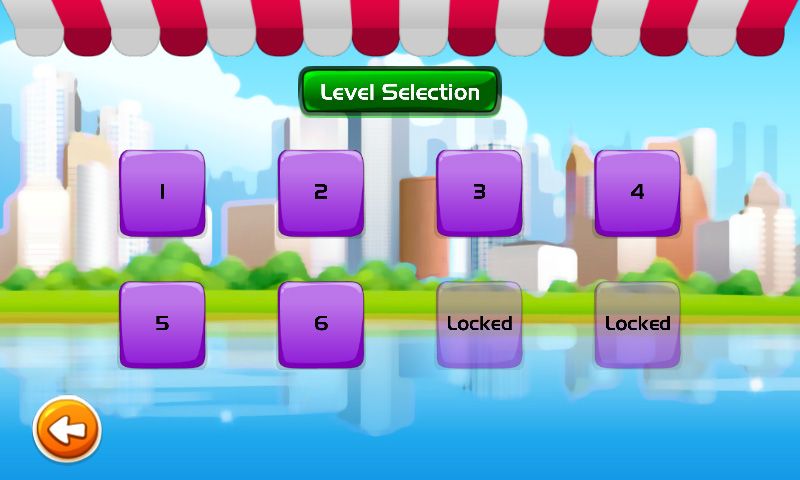Start level 3
The image size is (800, 480).
(479, 193)
